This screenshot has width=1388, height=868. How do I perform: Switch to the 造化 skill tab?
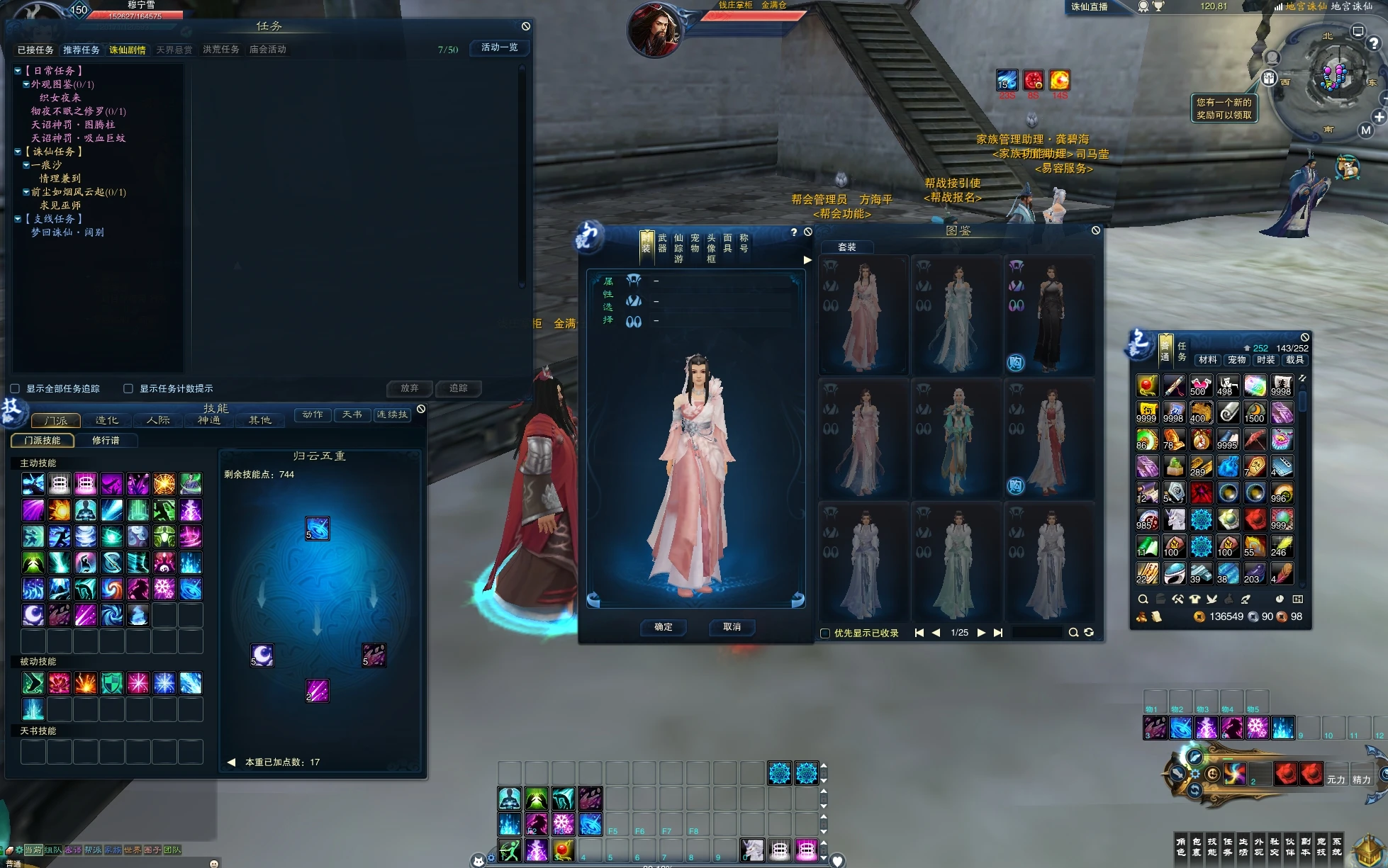pos(107,420)
